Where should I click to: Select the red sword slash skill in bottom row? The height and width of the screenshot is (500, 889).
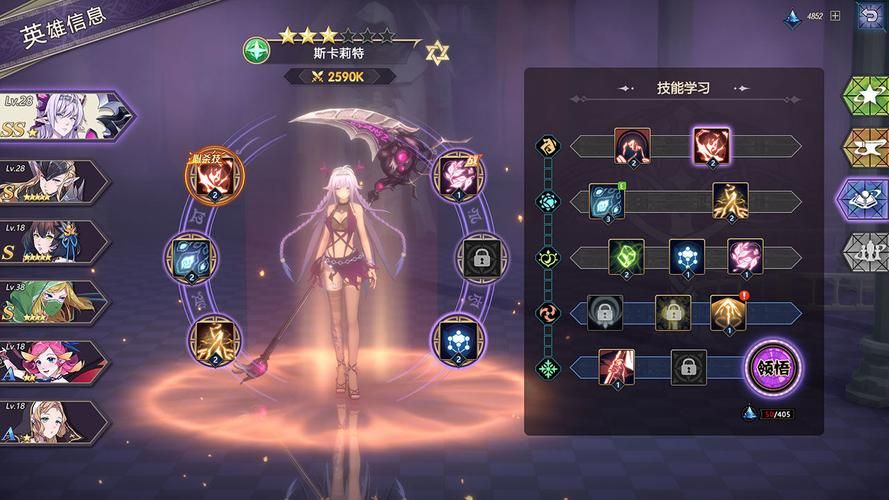coord(616,367)
